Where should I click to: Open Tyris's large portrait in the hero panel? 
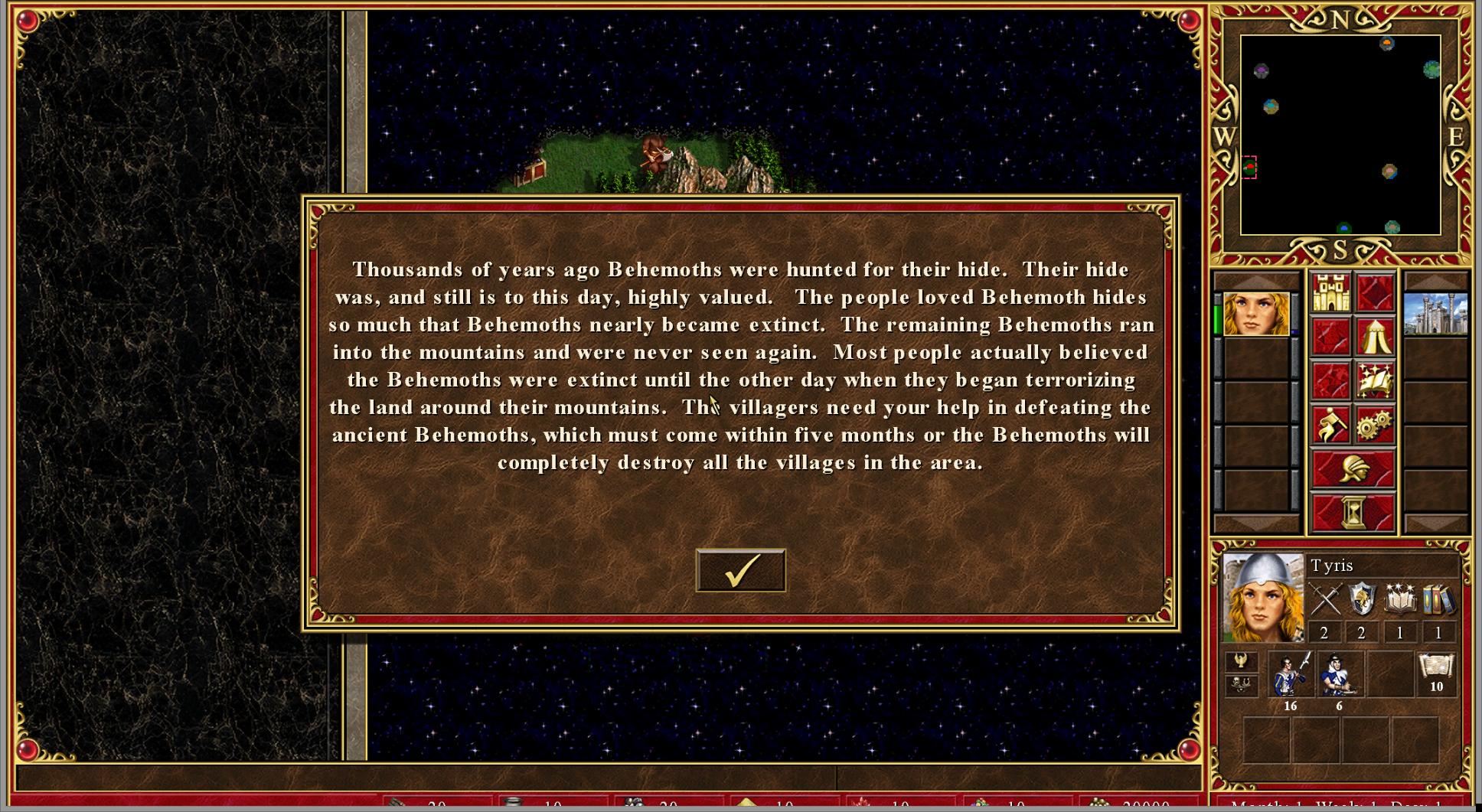coord(1263,597)
